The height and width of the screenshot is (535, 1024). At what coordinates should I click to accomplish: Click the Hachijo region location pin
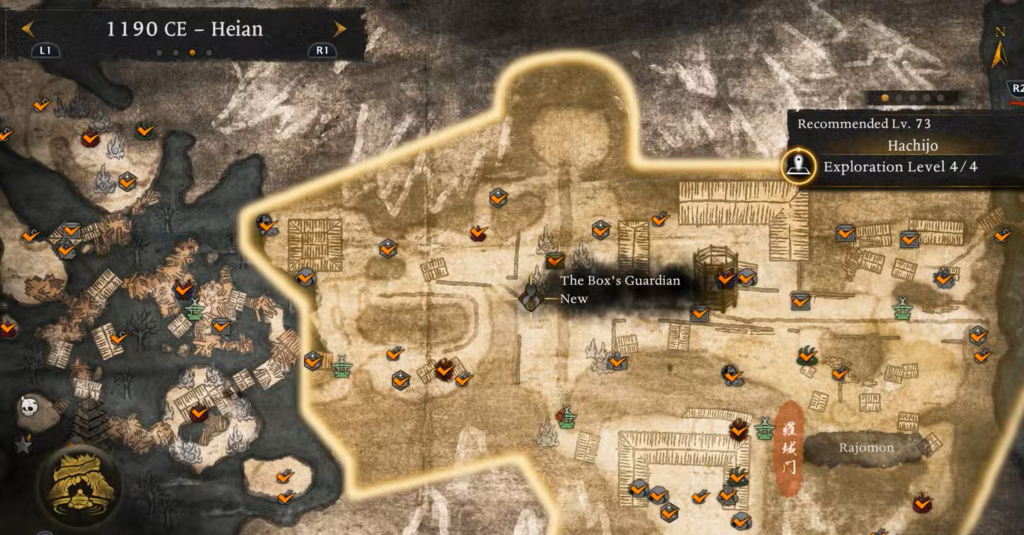(797, 166)
